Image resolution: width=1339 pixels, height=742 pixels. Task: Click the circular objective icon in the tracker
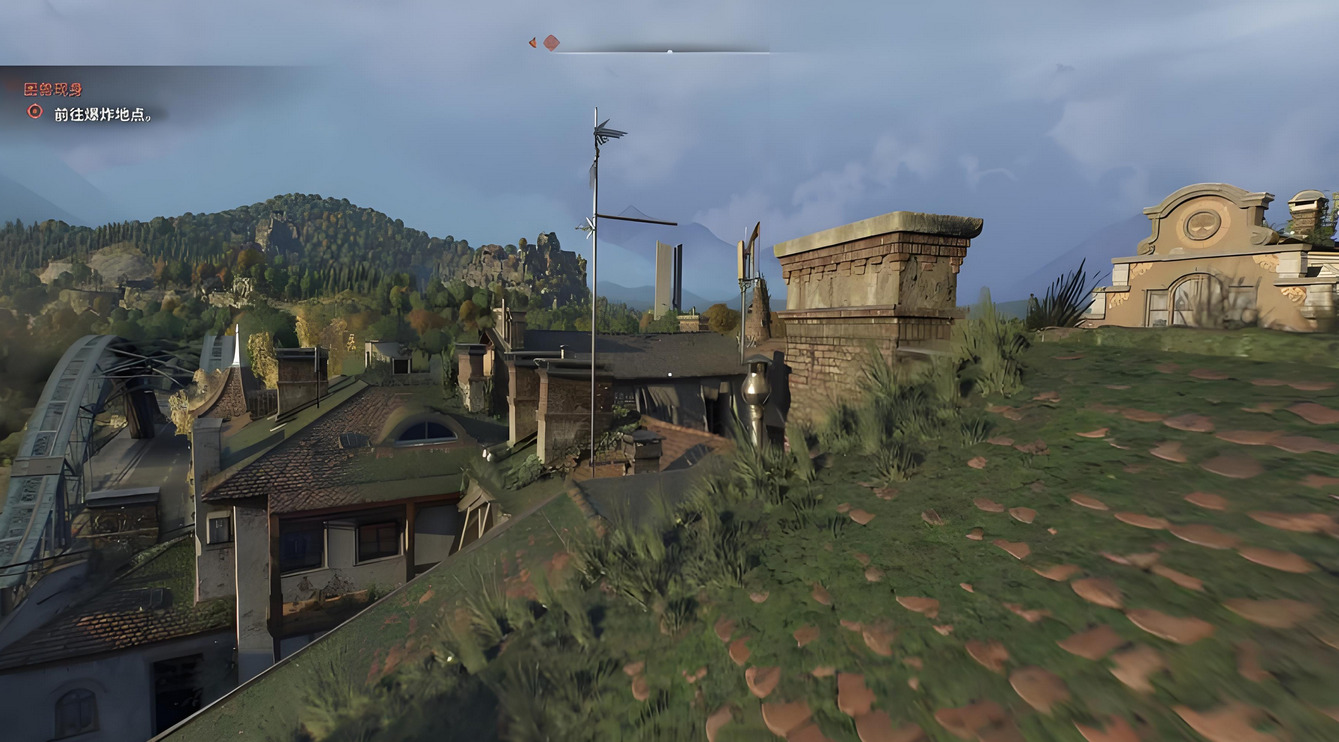[35, 112]
